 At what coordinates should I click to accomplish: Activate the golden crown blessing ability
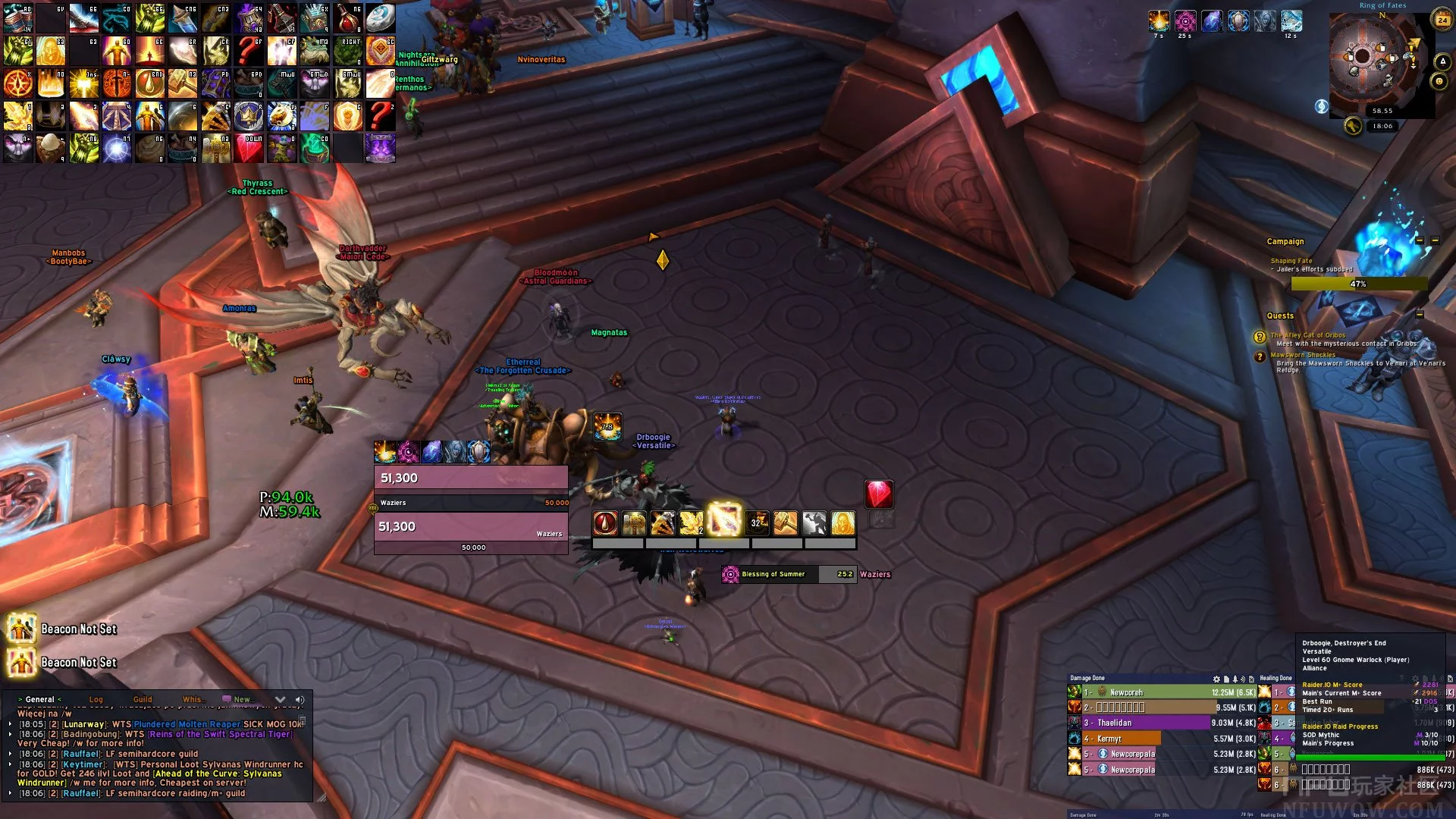pos(843,522)
